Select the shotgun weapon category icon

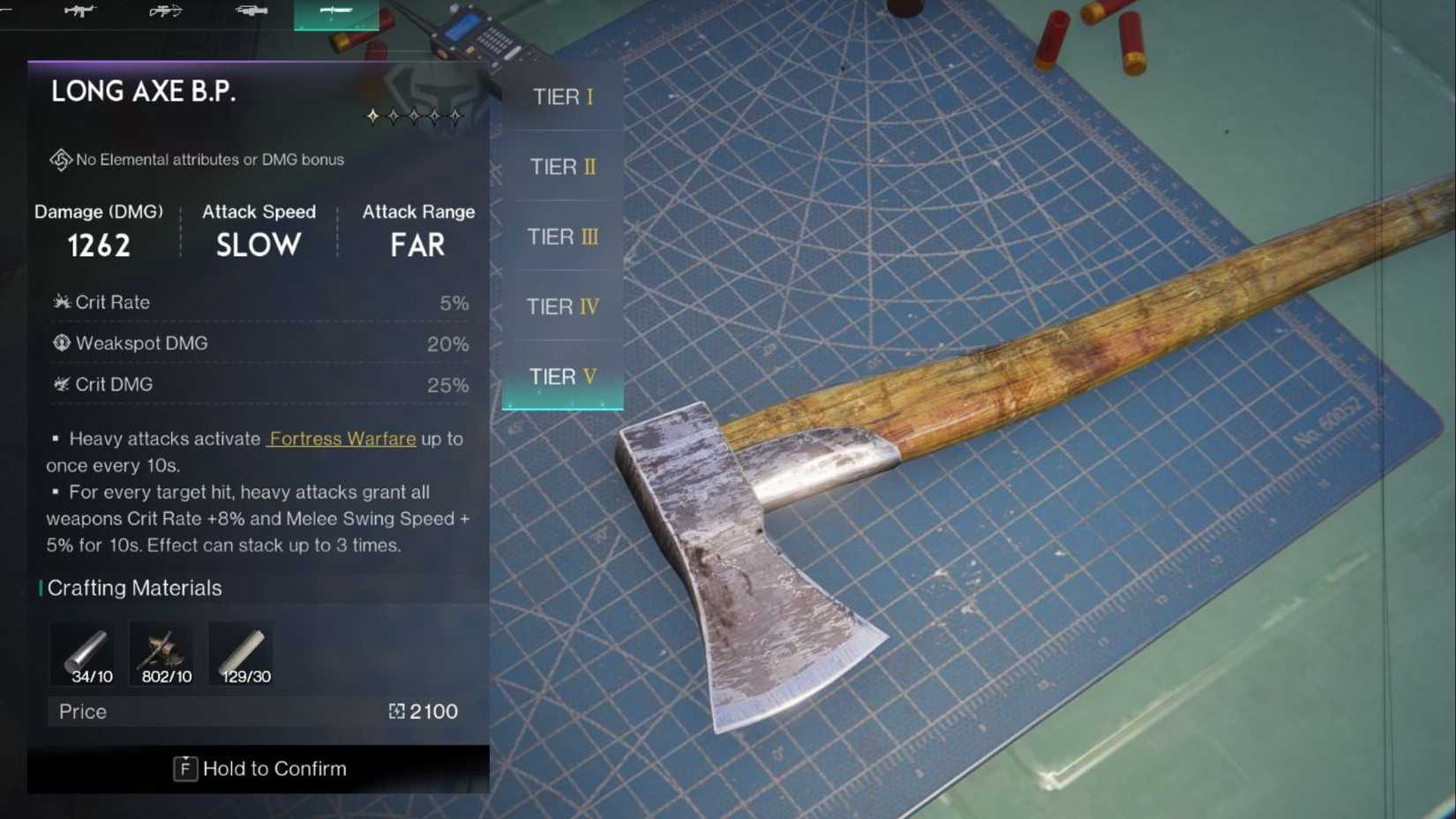coord(251,11)
